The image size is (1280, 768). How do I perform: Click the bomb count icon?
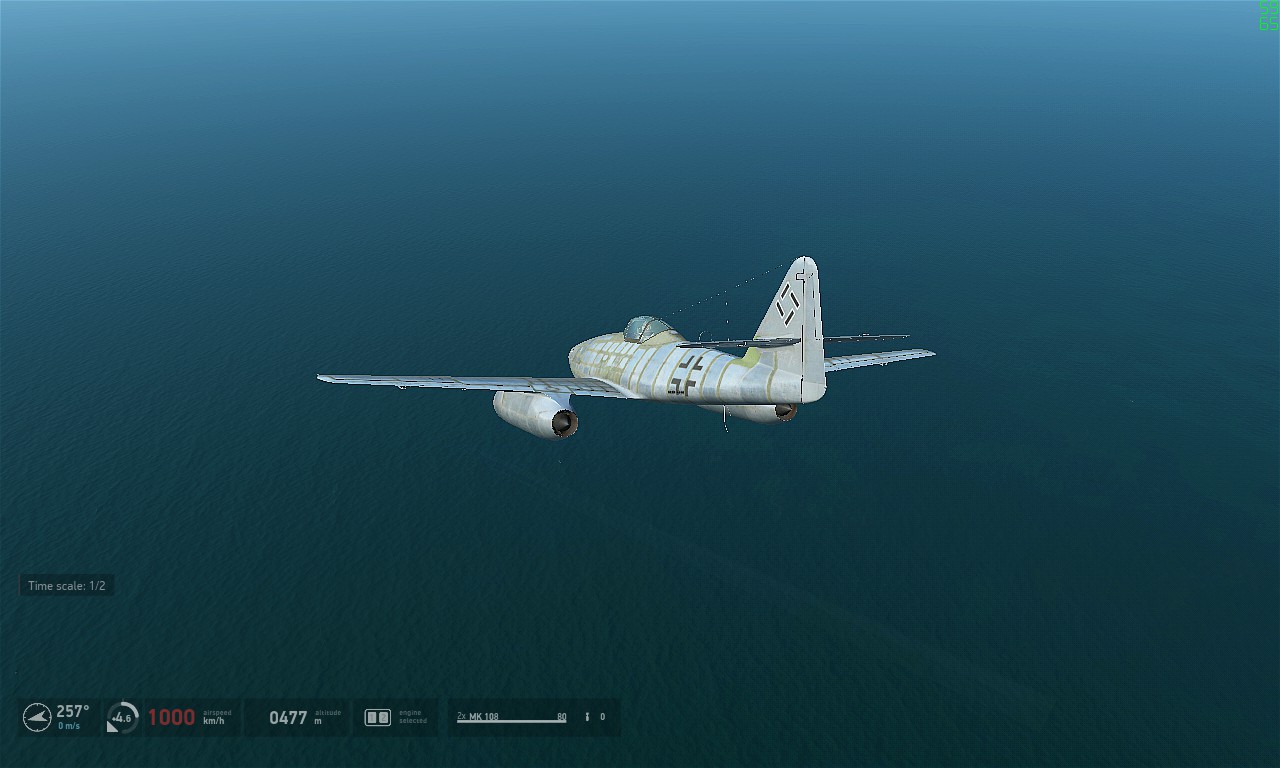coord(587,717)
